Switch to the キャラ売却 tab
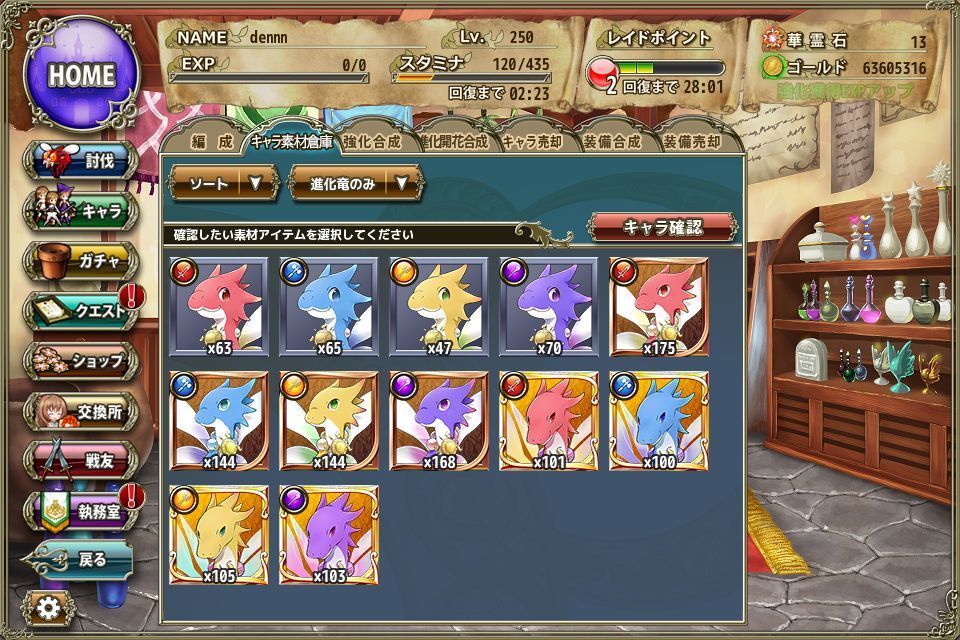 (x=531, y=142)
